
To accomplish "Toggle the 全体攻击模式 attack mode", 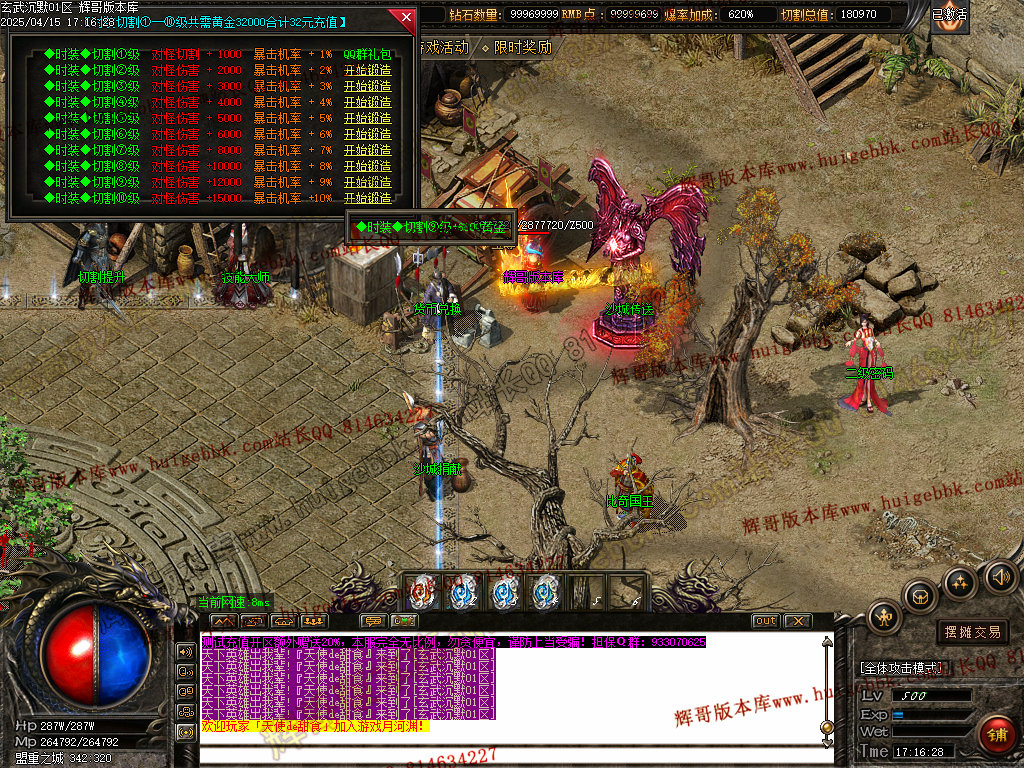I will 901,667.
